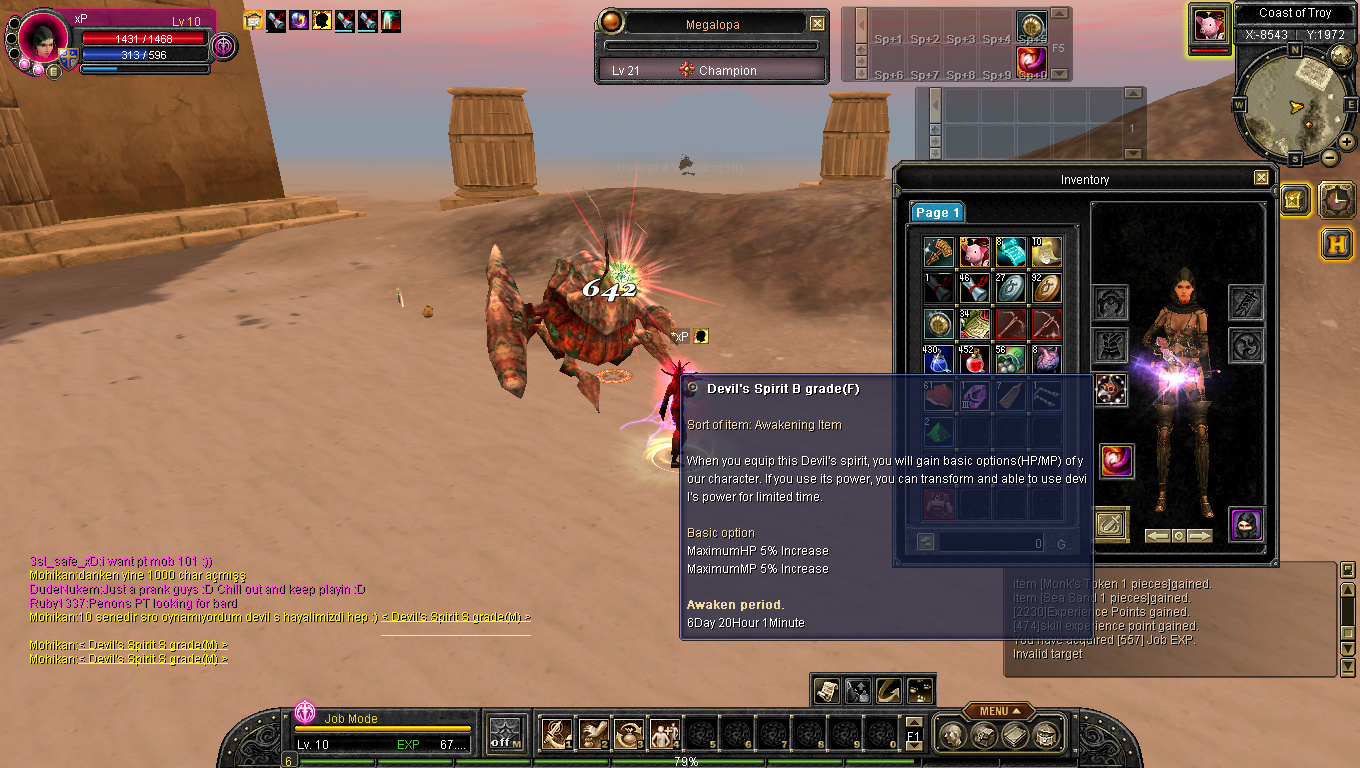Select the pig pet portrait near the minimap
Viewport: 1360px width, 768px height.
1210,25
